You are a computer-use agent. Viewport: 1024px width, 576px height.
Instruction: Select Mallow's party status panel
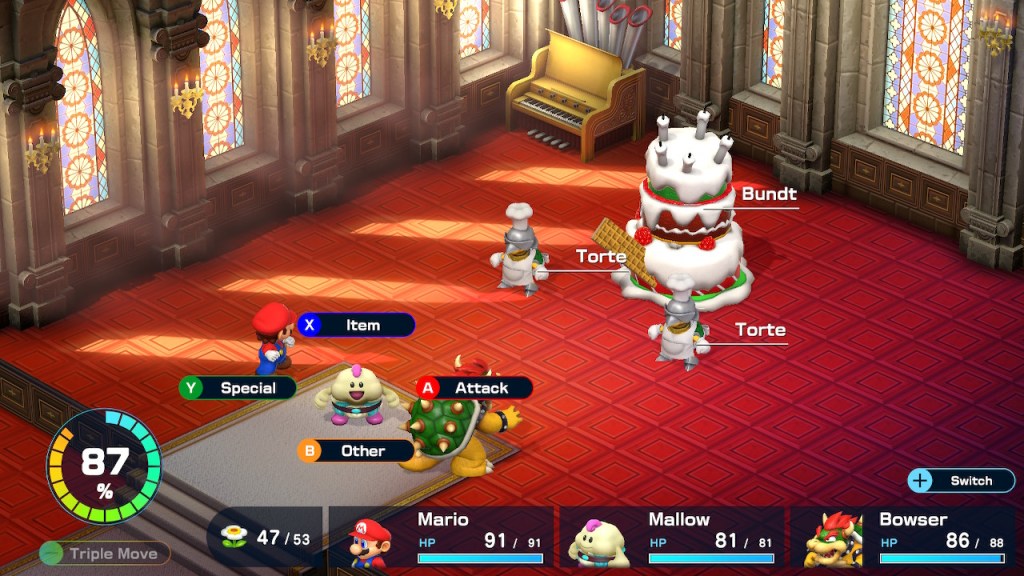point(672,537)
